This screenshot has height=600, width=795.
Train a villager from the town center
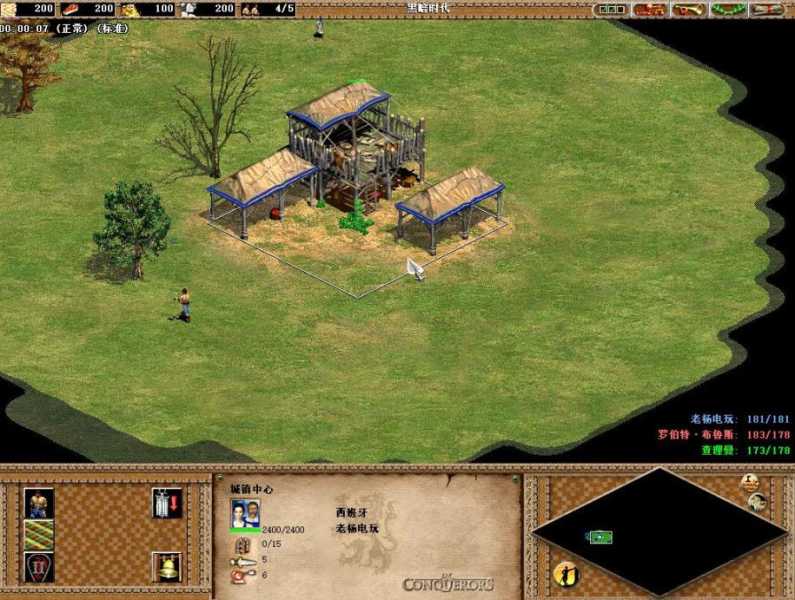point(39,502)
